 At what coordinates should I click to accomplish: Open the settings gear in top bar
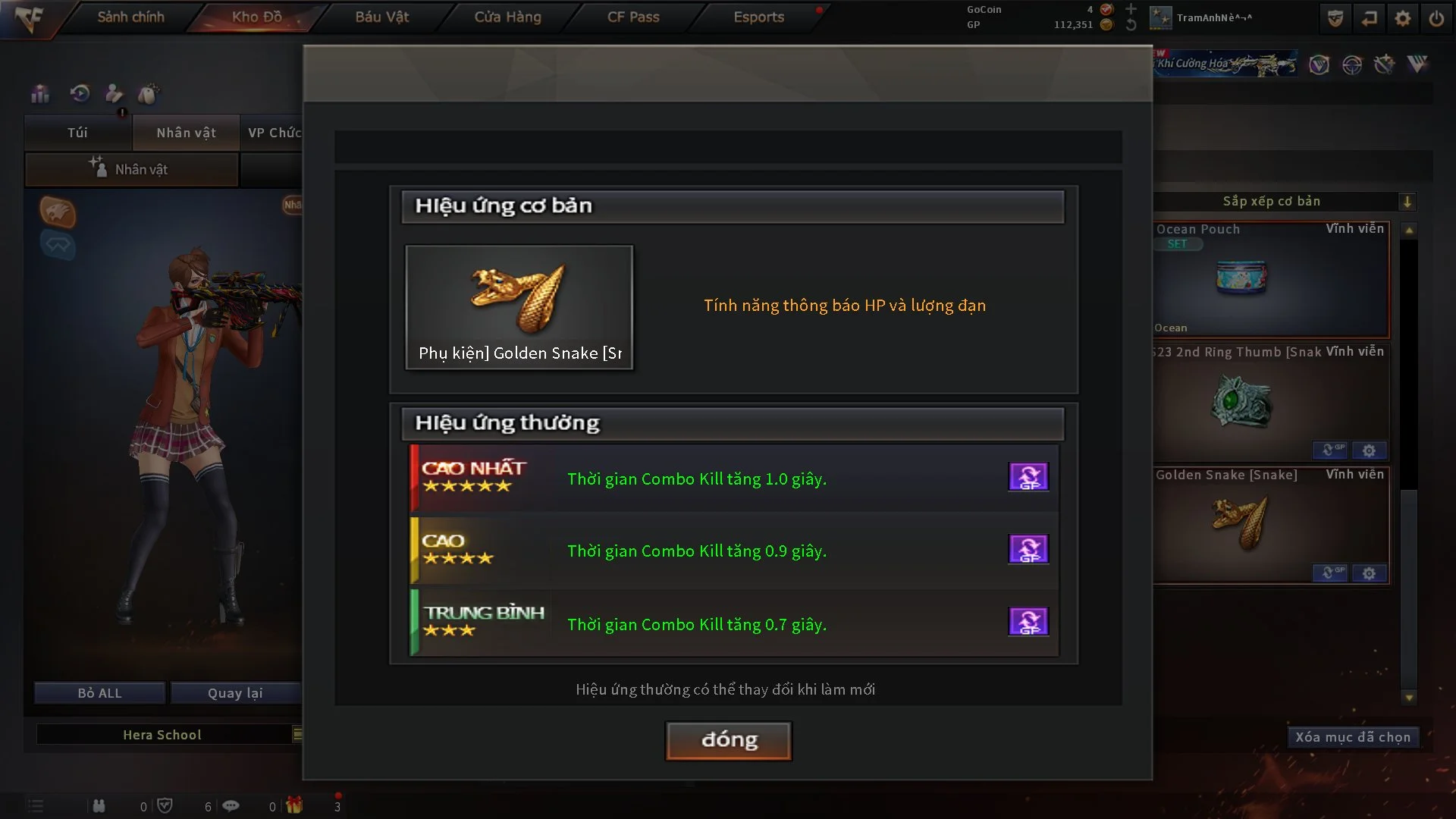point(1402,18)
